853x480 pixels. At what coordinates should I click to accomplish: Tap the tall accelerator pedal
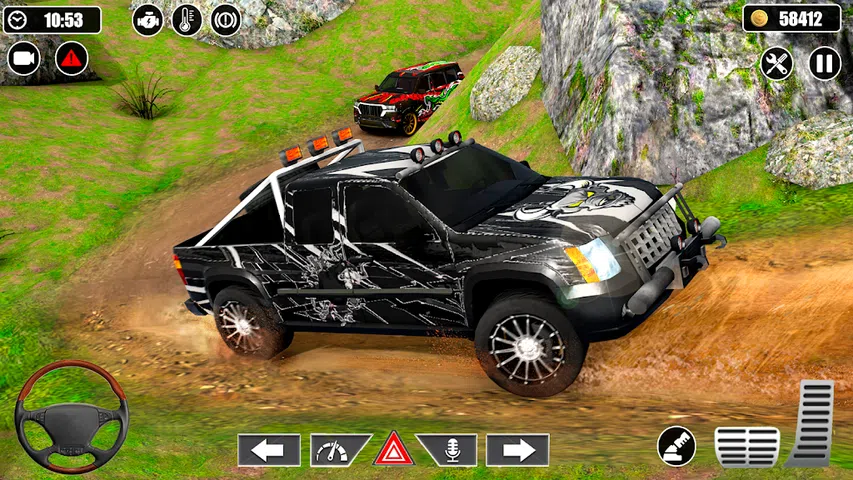point(812,422)
